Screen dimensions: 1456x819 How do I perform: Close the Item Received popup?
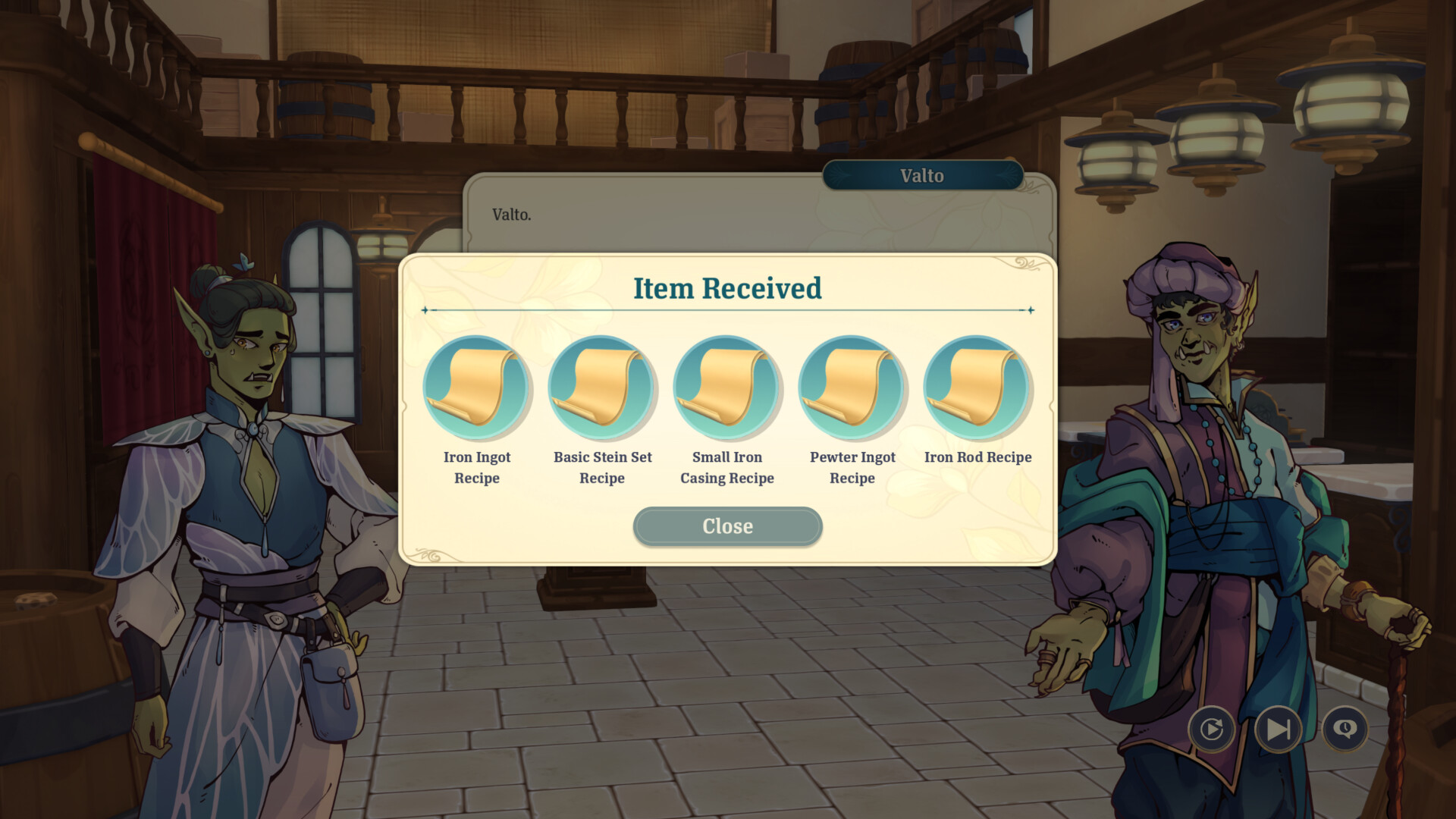(x=727, y=526)
